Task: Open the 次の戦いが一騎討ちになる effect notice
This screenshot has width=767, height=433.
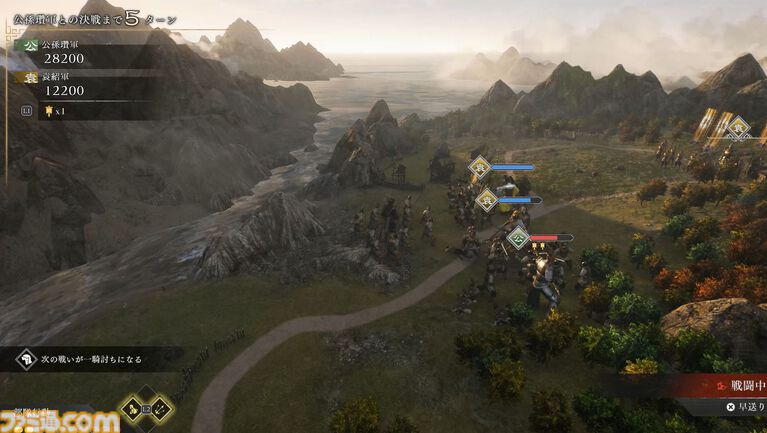Action: point(92,359)
